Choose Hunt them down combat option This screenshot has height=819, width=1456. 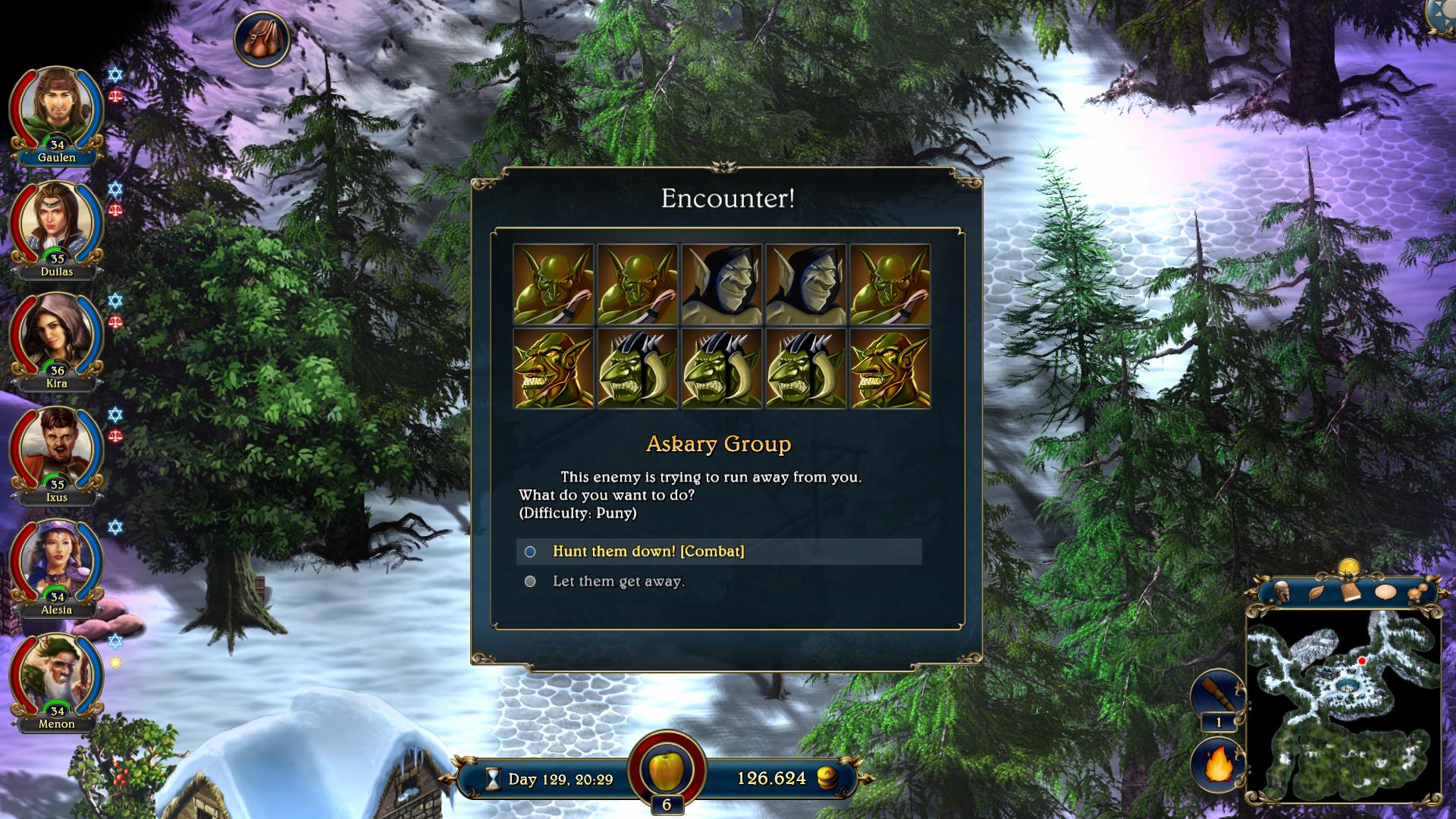[x=648, y=551]
